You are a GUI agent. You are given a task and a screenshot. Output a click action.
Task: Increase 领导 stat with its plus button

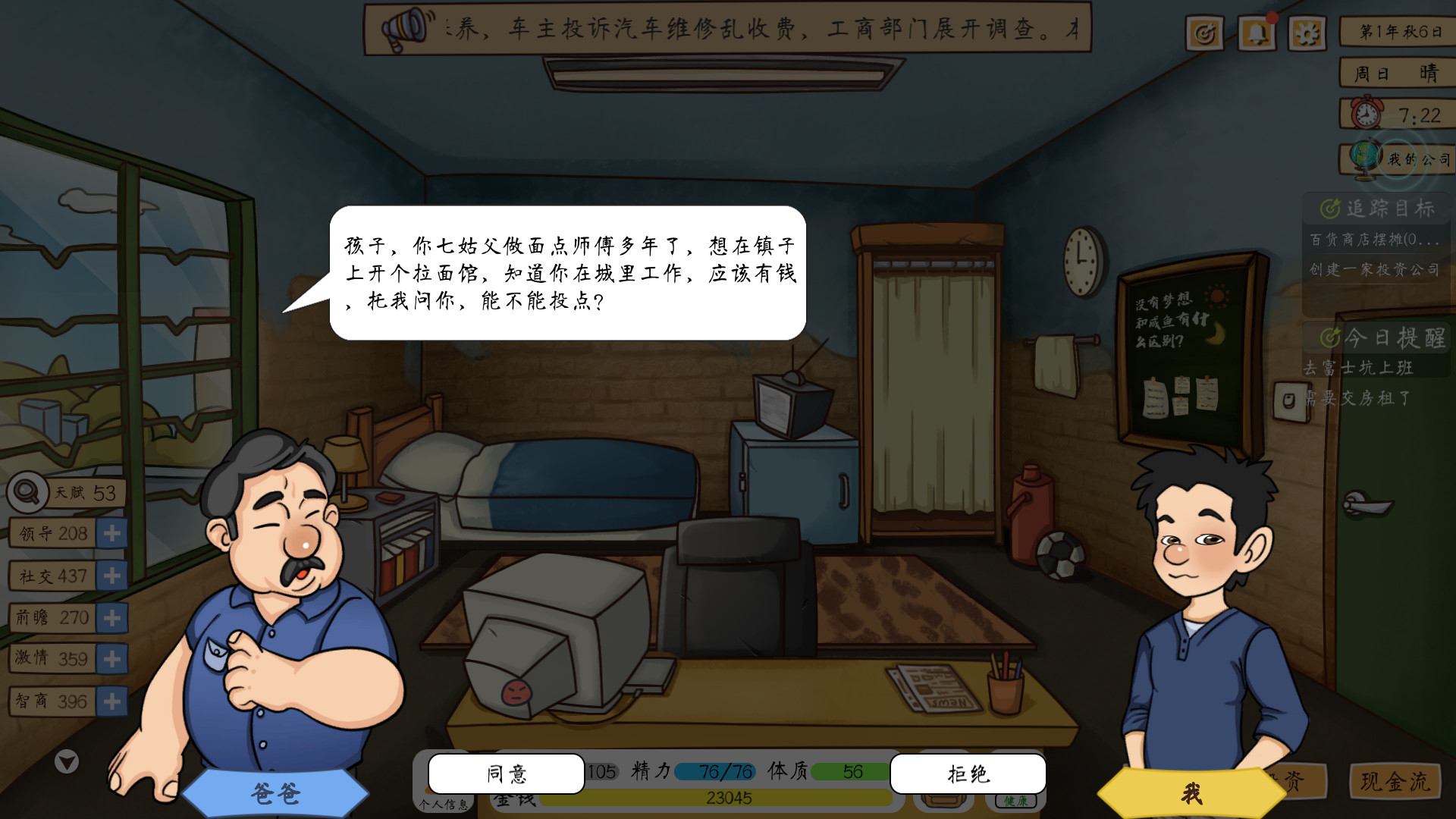[x=111, y=534]
